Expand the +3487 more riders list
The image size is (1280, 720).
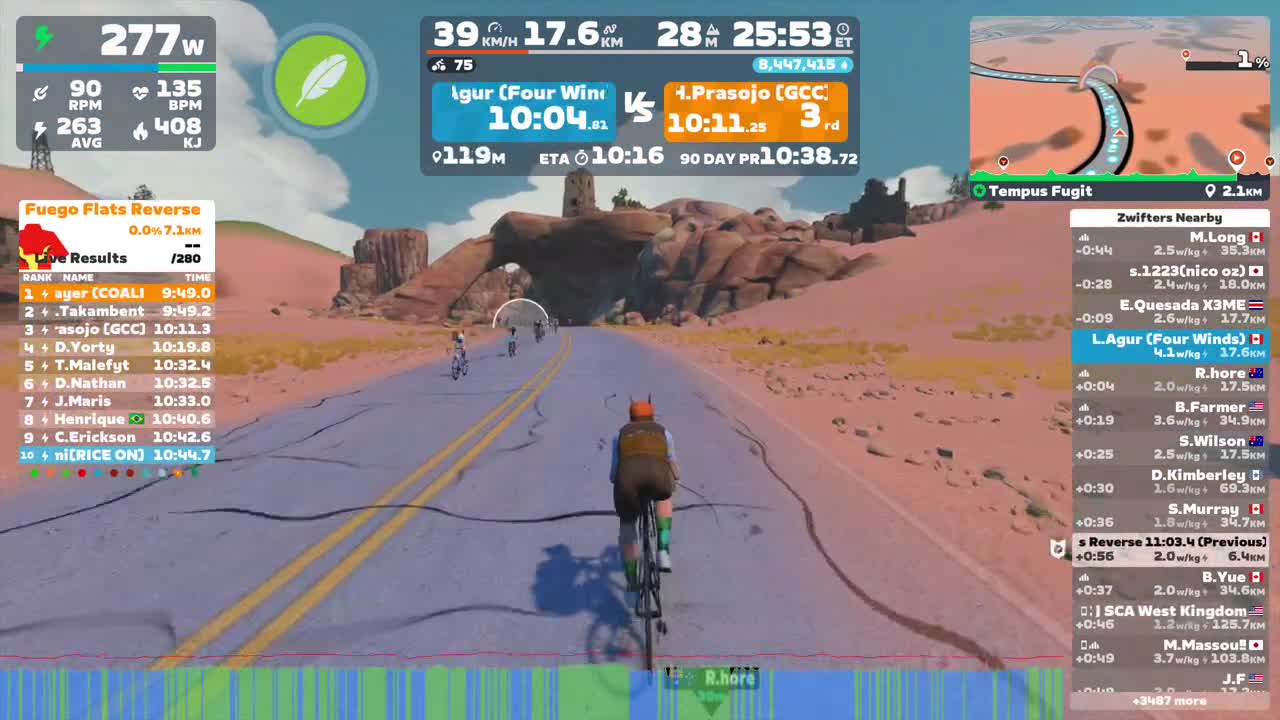pyautogui.click(x=1170, y=701)
